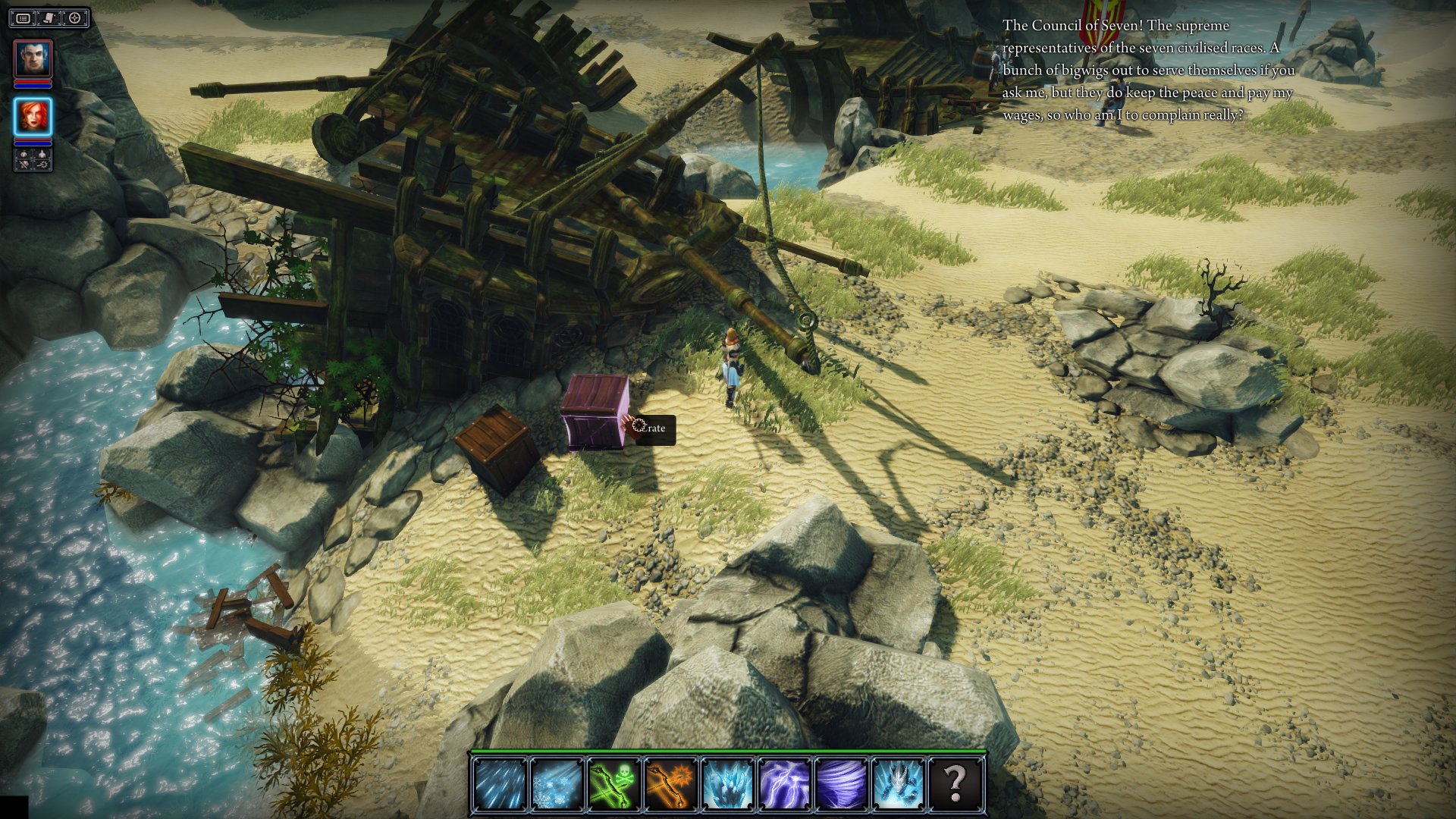
Task: Select the dark-haired male character portrait
Action: [33, 58]
